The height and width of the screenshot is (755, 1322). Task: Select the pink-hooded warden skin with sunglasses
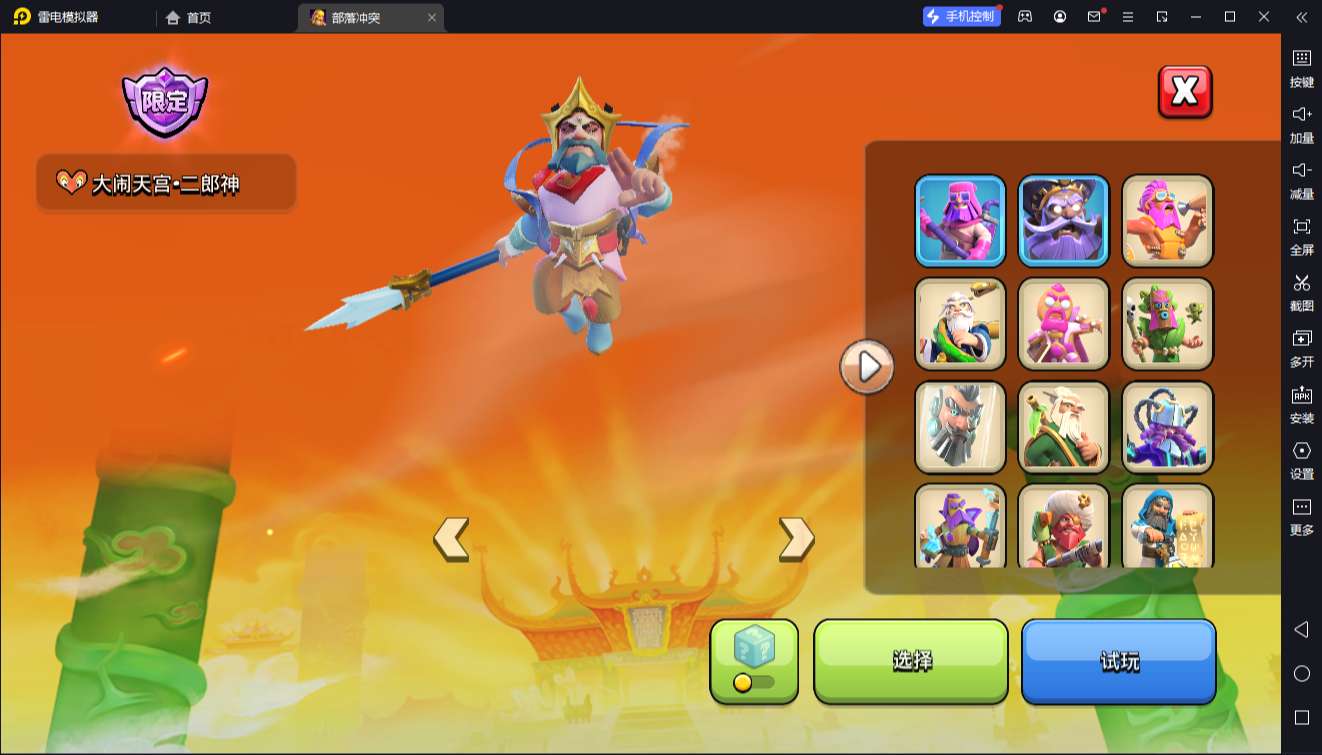[x=961, y=220]
